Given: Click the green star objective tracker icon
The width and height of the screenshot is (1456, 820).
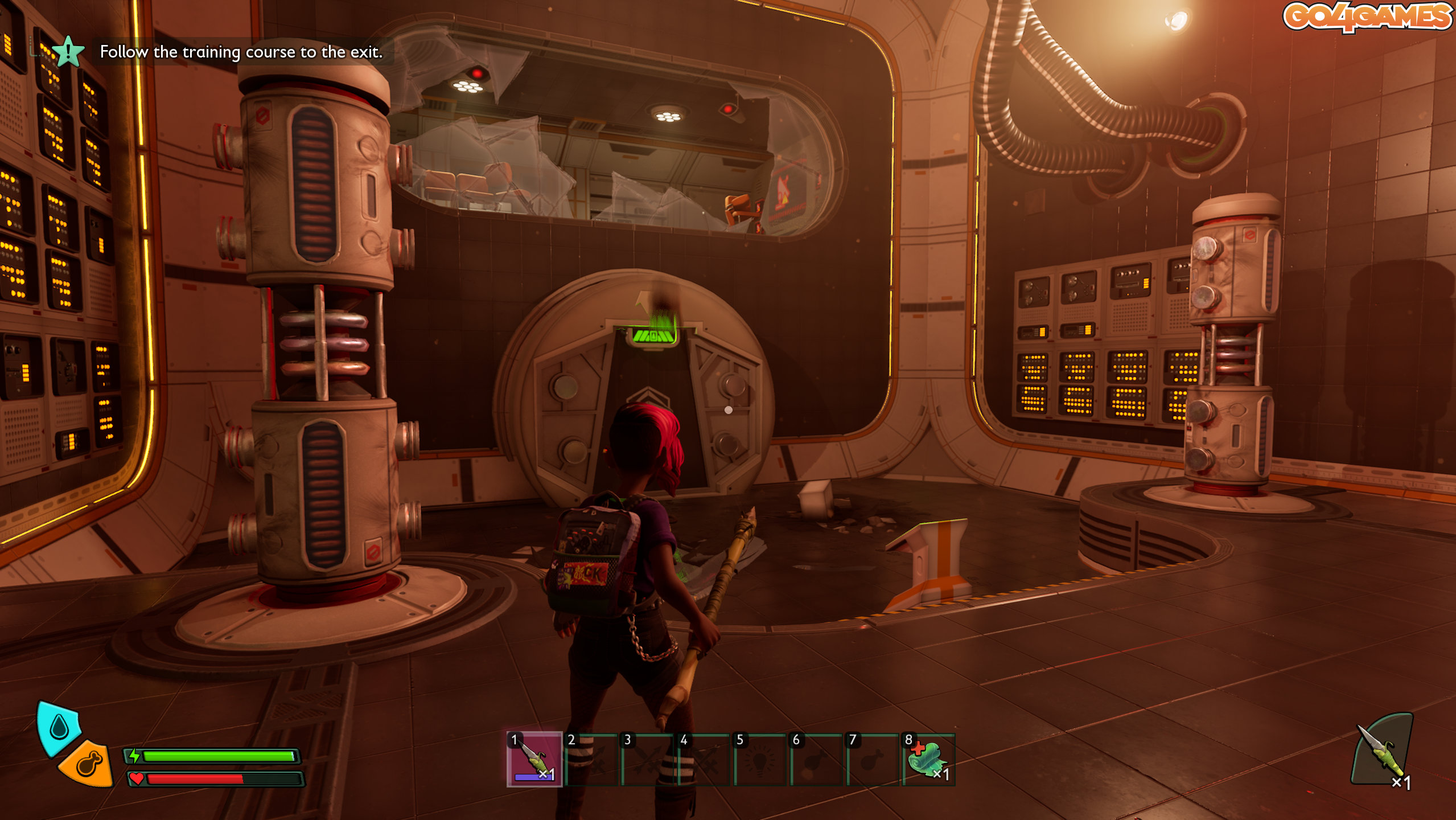Looking at the screenshot, I should pyautogui.click(x=68, y=52).
